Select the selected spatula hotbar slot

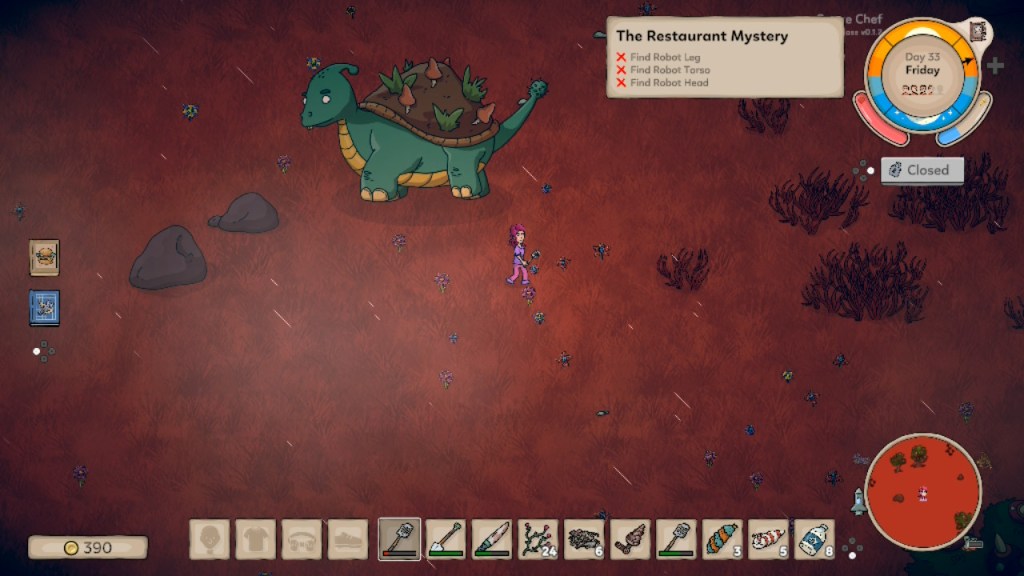(x=399, y=539)
